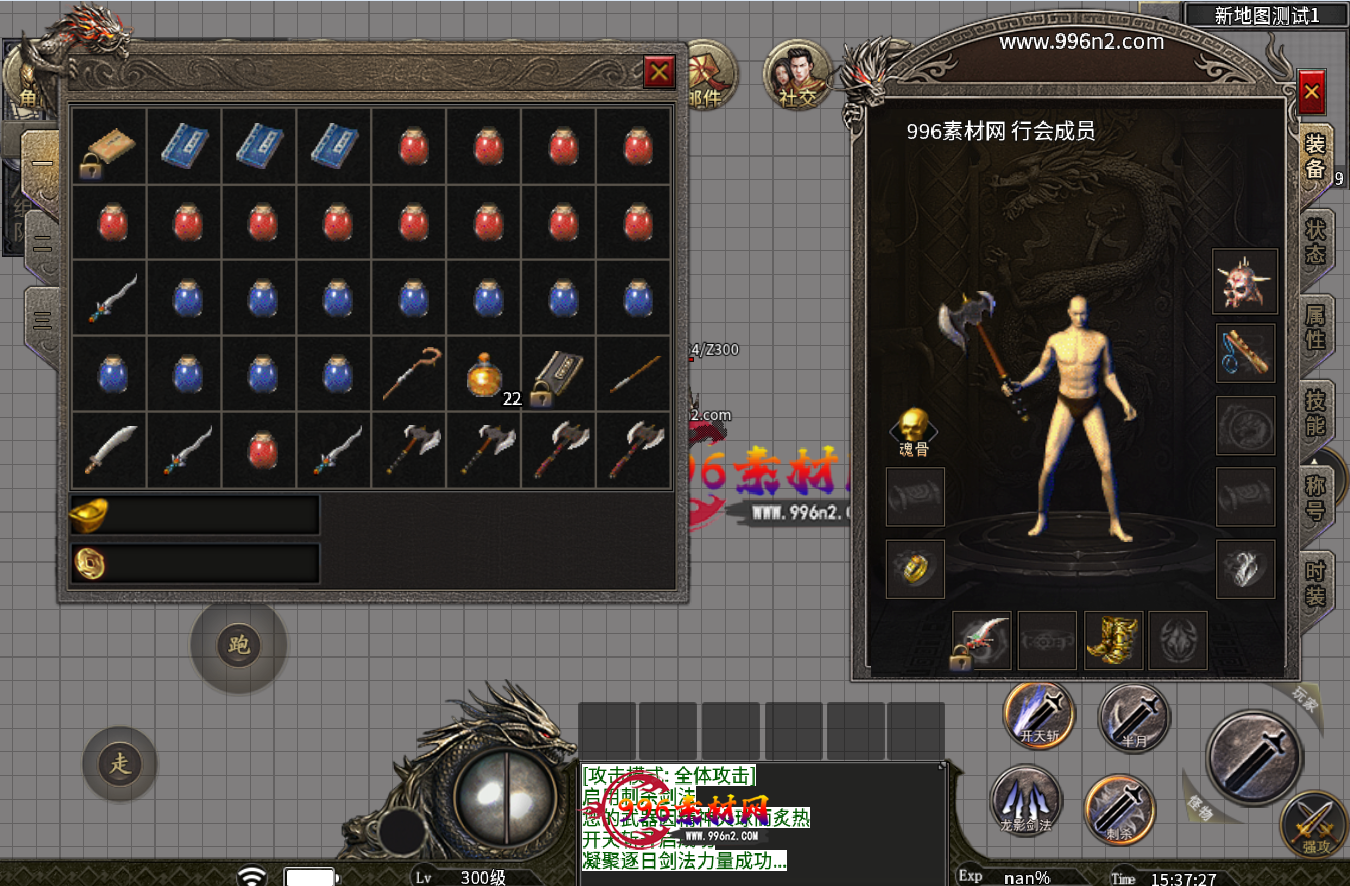Viewport: 1350px width, 886px height.
Task: Close the character equipment panel
Action: 1311,93
